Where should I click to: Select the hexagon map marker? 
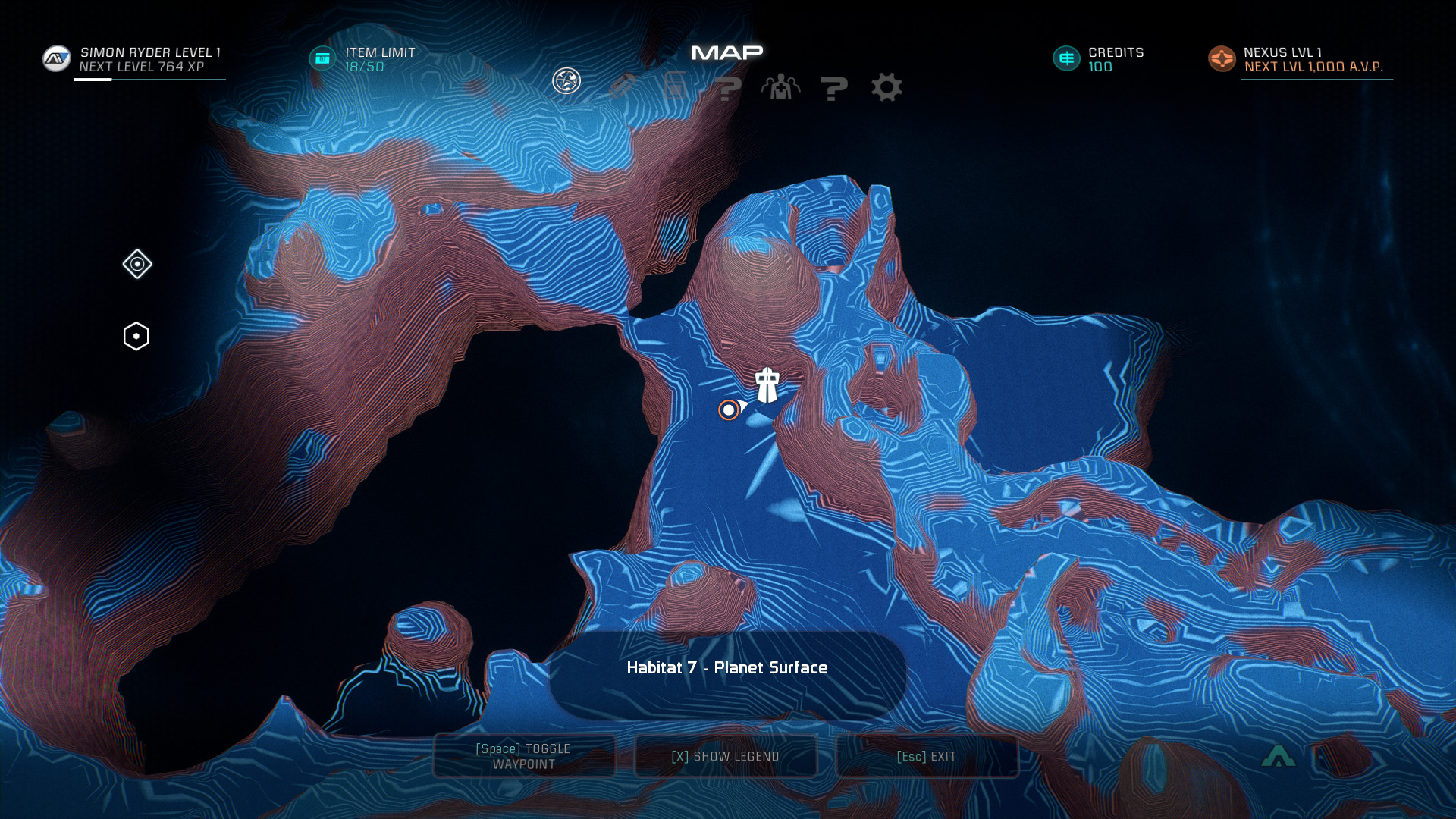[136, 336]
